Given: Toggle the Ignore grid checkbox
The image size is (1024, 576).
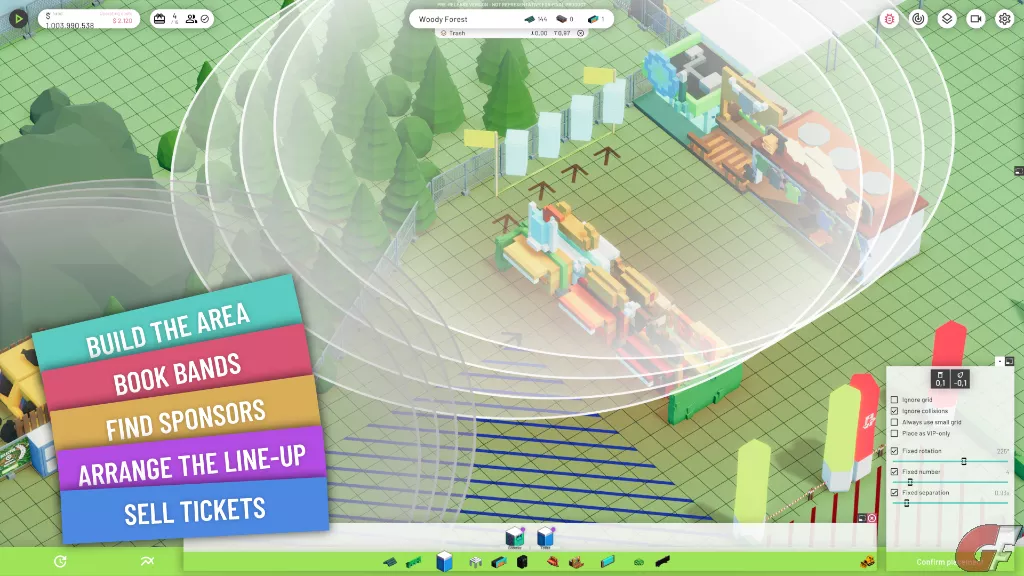Looking at the screenshot, I should pyautogui.click(x=894, y=400).
